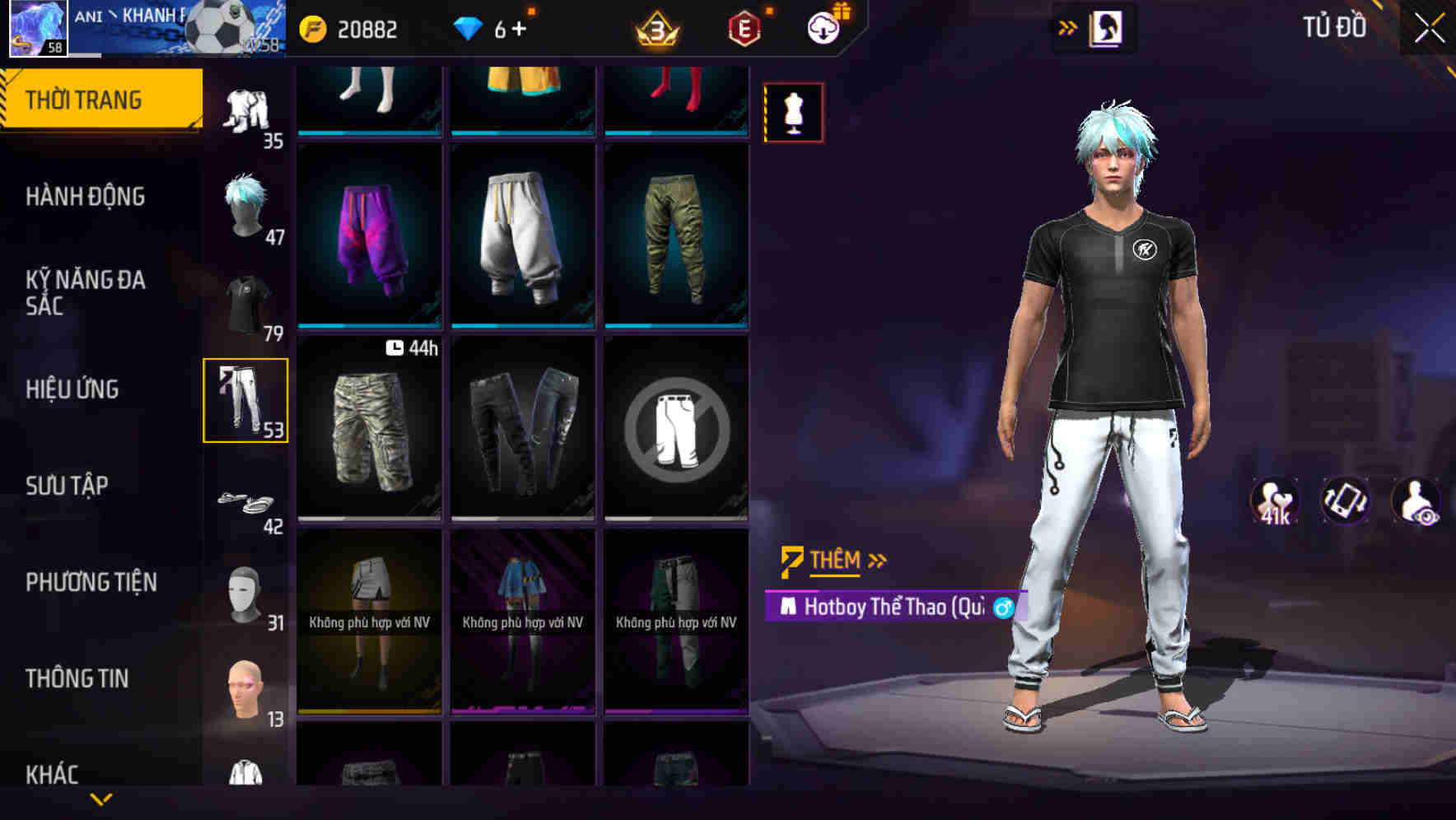Open the mannequin dressing room icon

pyautogui.click(x=793, y=112)
